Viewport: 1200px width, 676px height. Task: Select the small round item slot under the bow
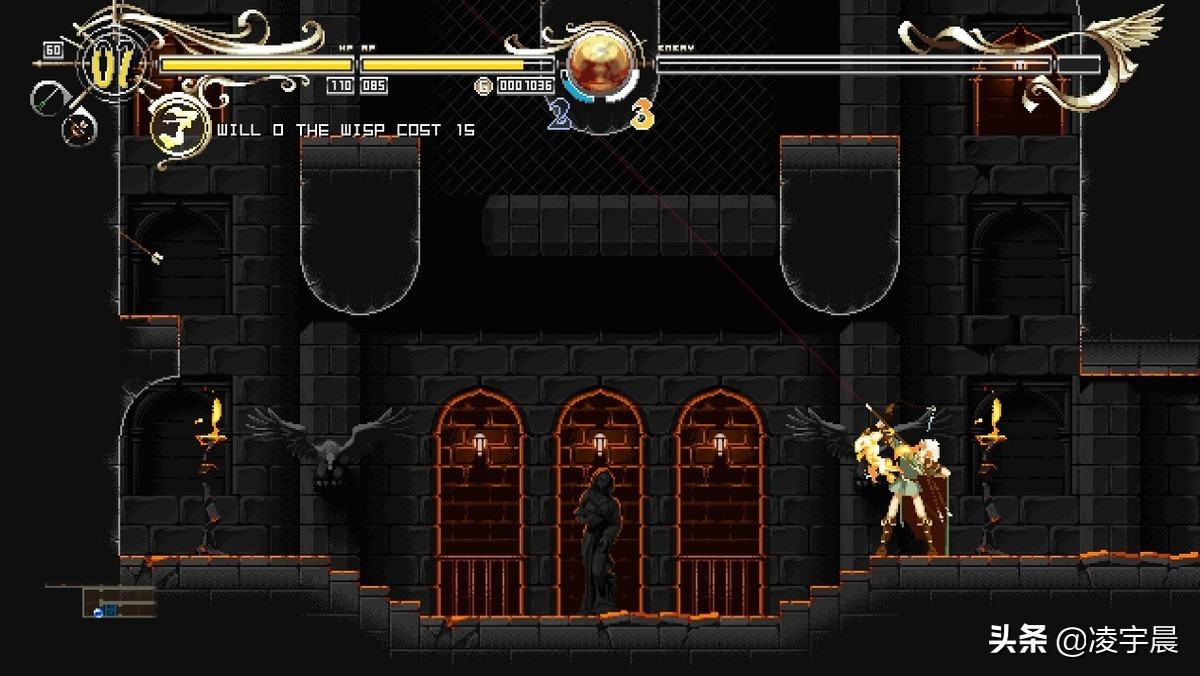click(79, 127)
